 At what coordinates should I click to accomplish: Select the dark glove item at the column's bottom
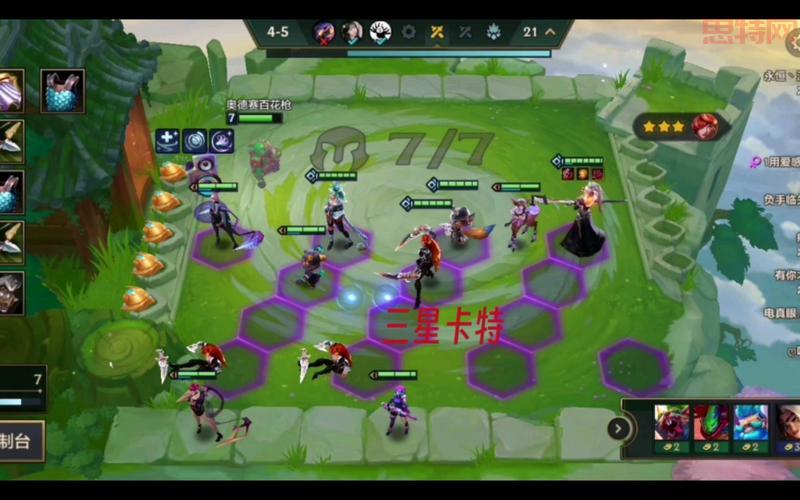pos(10,292)
